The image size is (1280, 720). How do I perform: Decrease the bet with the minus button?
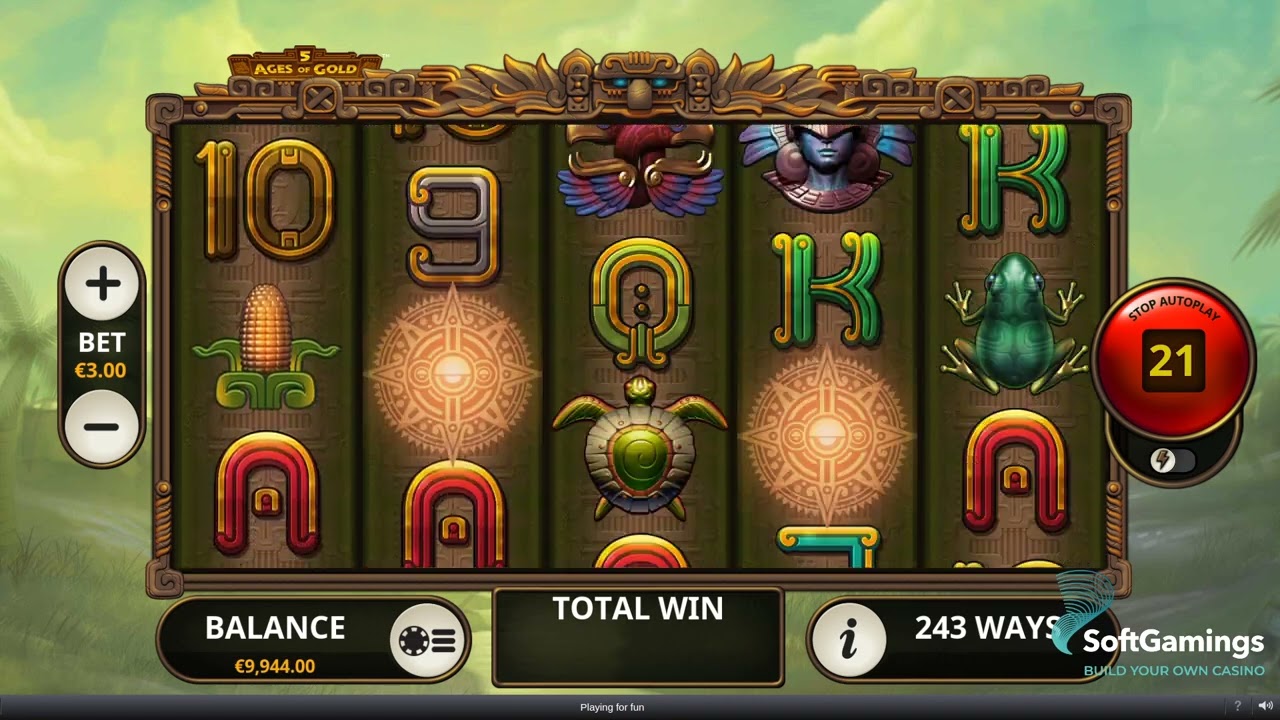tap(102, 427)
